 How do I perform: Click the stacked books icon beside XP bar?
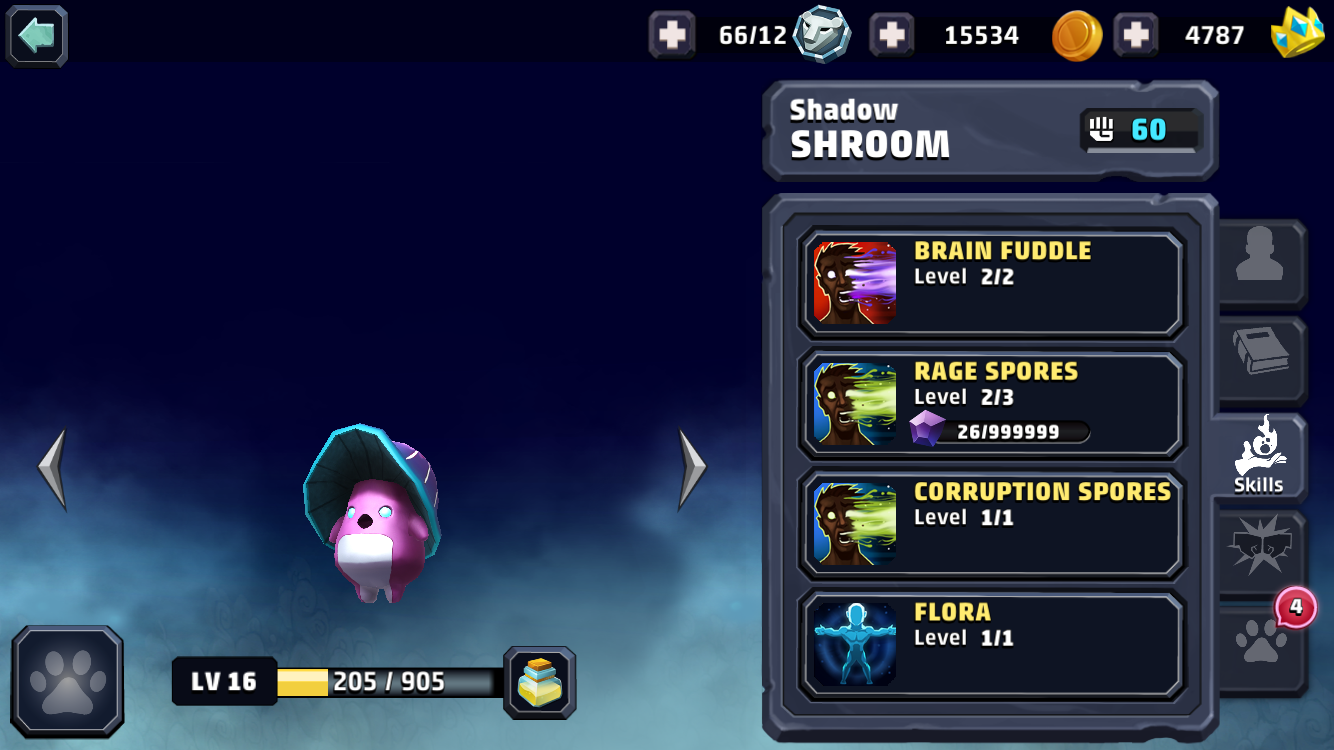540,681
